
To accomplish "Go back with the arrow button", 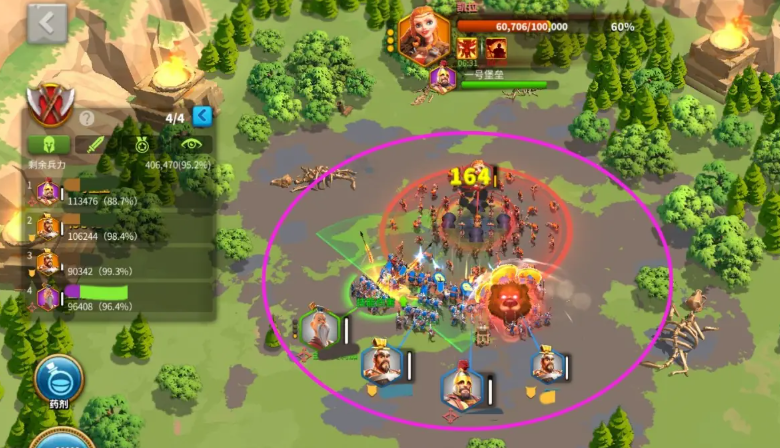I will point(47,23).
